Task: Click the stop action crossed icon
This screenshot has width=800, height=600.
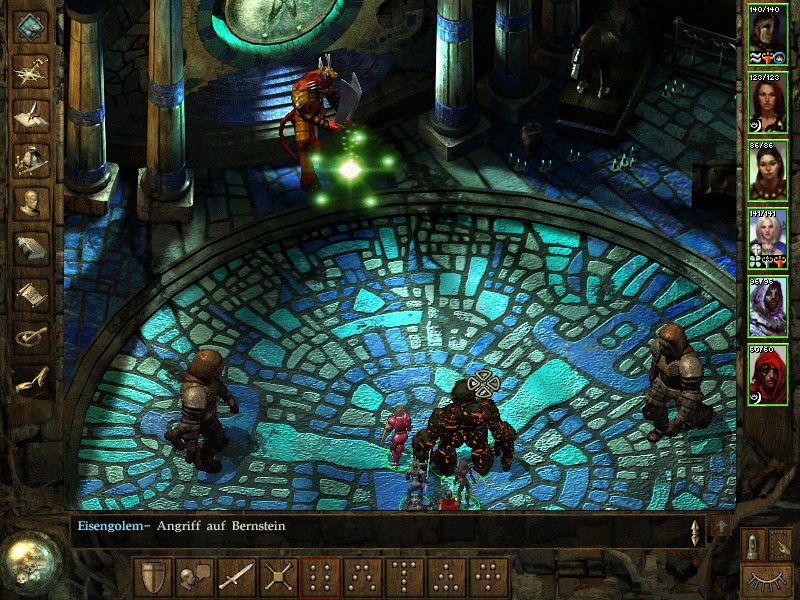Action: [278, 578]
